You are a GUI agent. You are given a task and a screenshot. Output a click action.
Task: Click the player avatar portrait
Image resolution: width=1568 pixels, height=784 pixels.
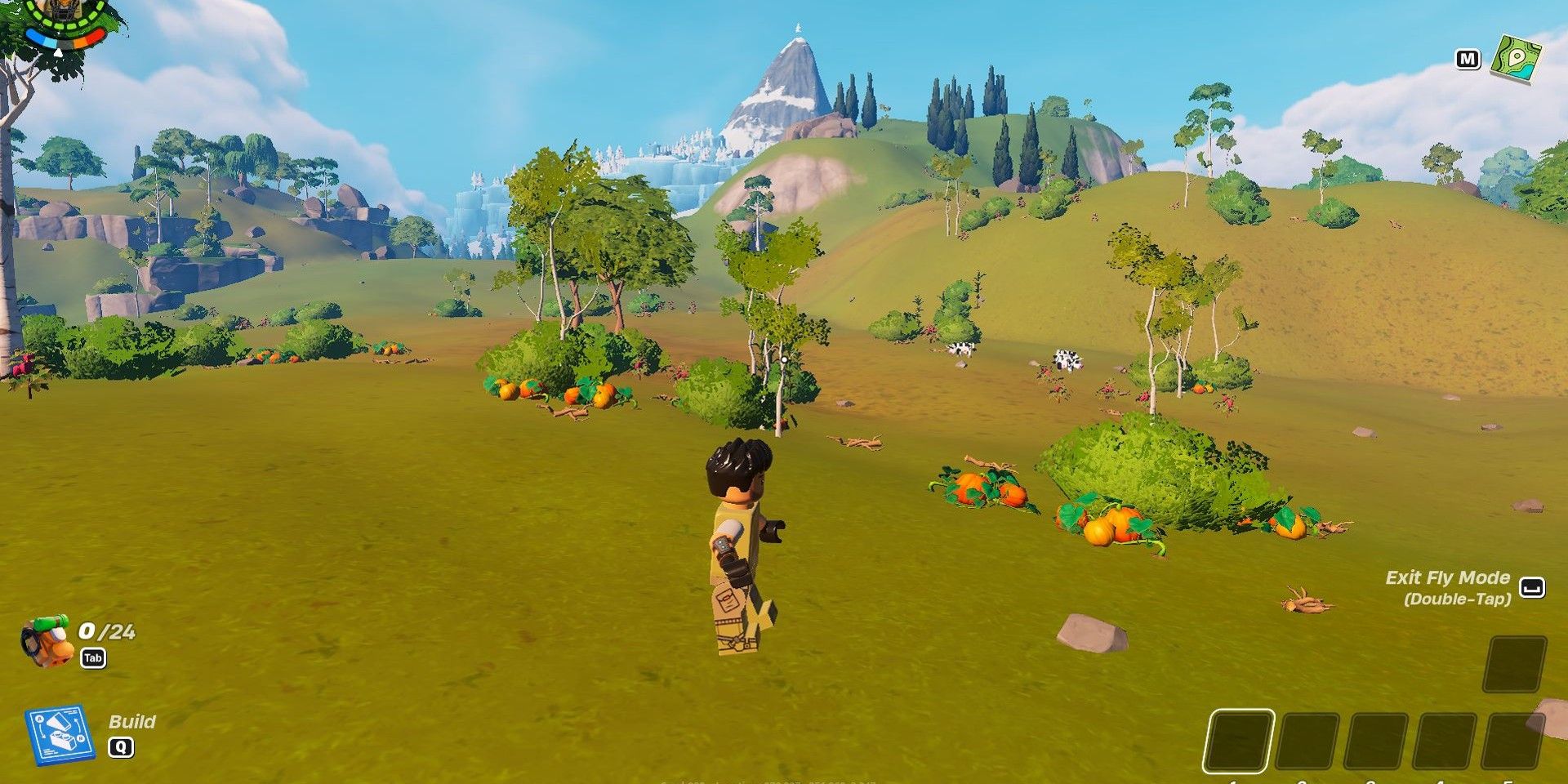pos(62,11)
